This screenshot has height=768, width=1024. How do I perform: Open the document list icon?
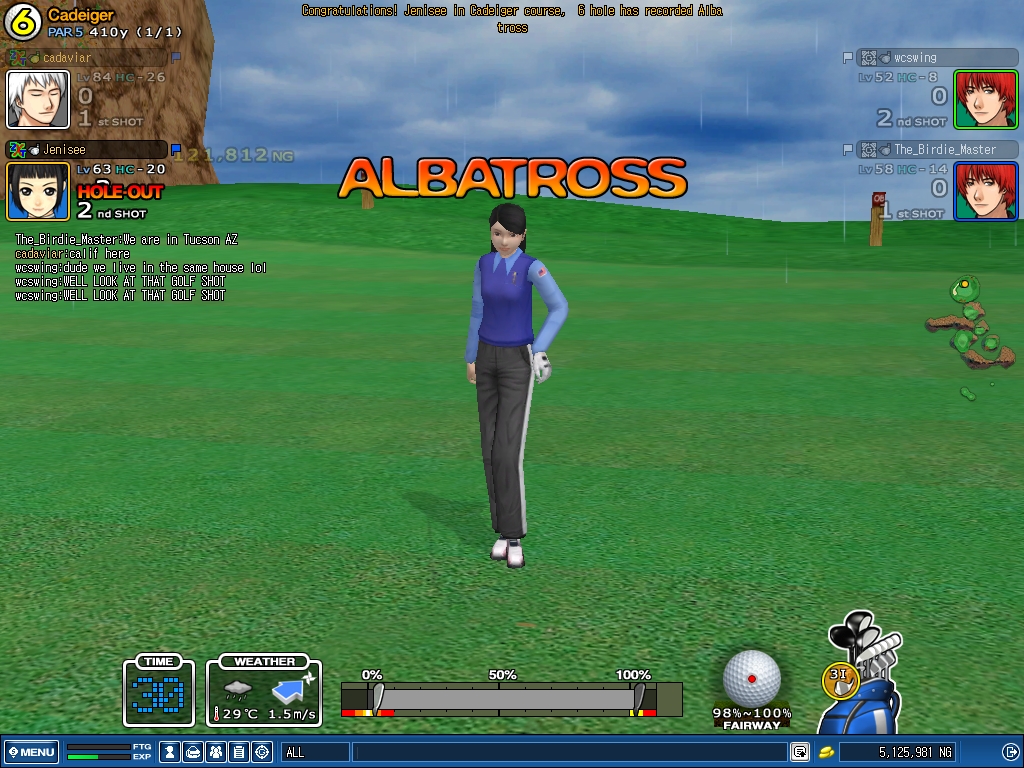pyautogui.click(x=239, y=752)
